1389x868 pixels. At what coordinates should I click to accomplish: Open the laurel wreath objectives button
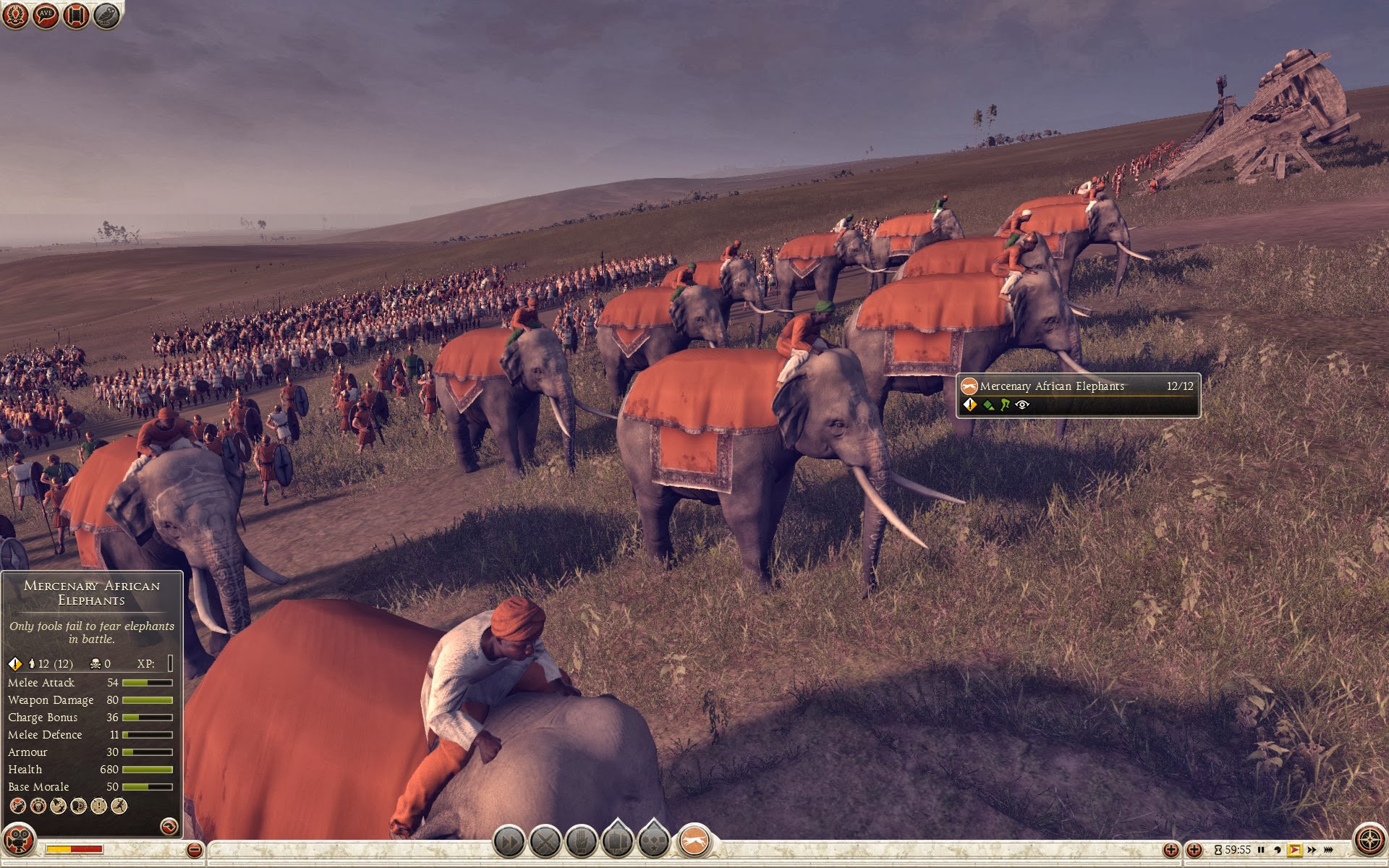click(16, 14)
